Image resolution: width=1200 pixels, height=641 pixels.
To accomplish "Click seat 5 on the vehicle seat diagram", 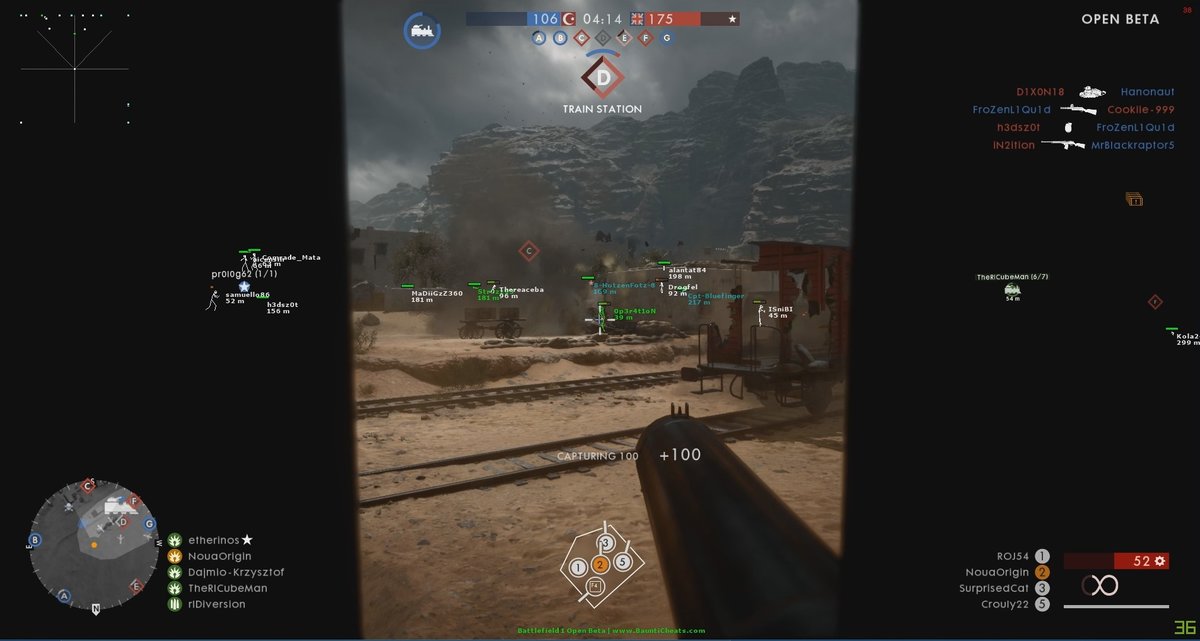I will (x=622, y=561).
